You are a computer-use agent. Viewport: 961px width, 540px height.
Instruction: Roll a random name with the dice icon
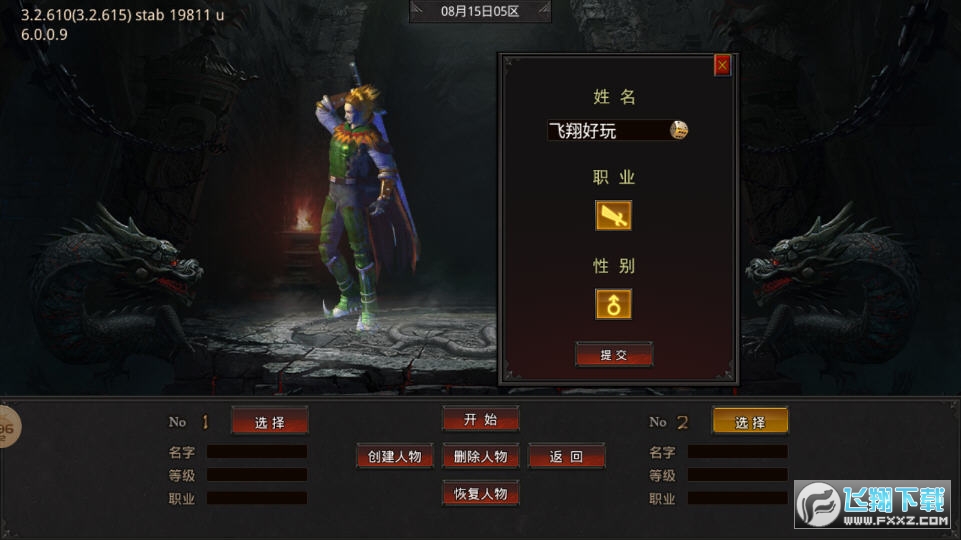pyautogui.click(x=679, y=130)
